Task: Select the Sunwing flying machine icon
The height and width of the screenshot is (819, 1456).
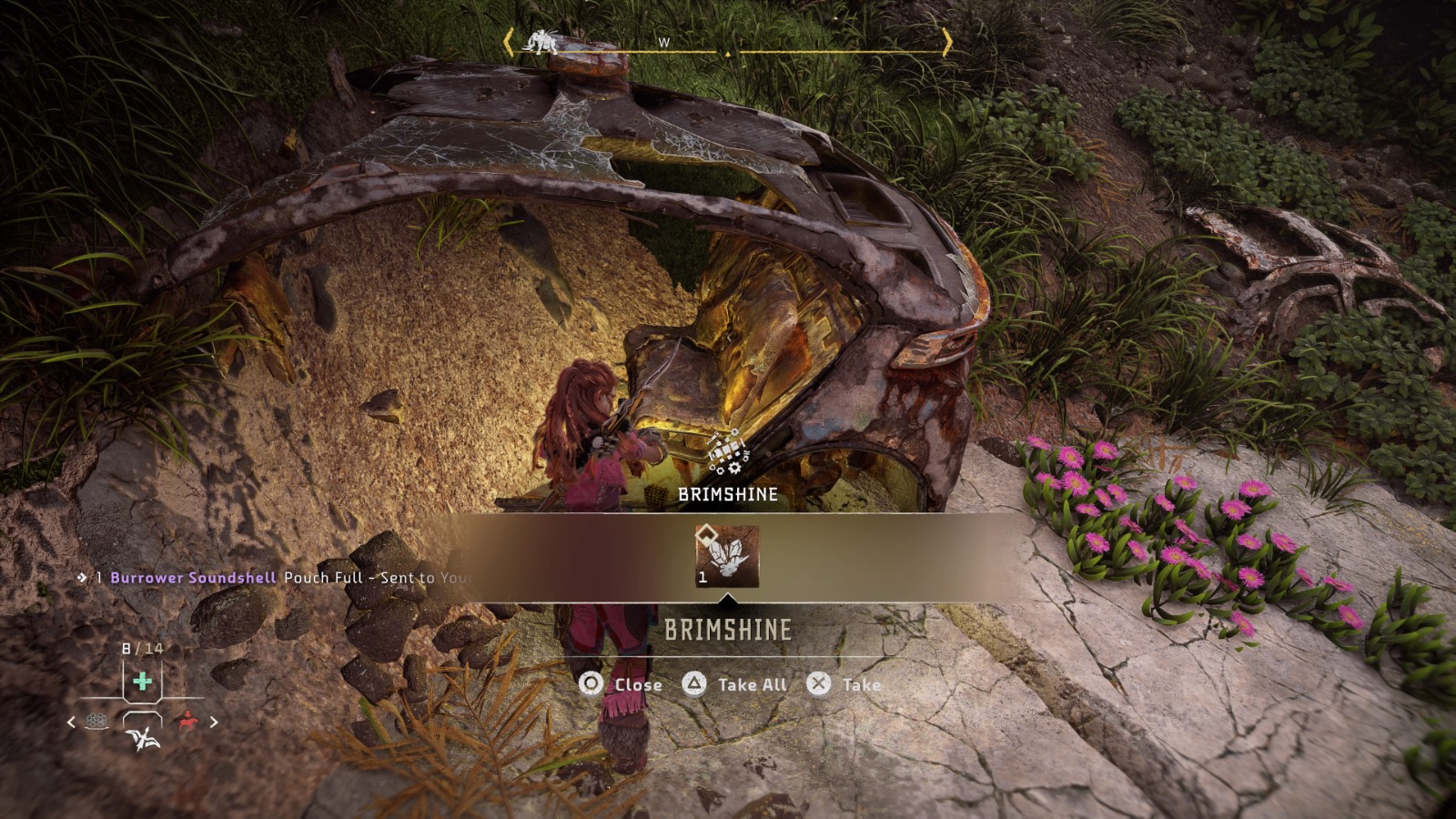Action: coord(143,739)
